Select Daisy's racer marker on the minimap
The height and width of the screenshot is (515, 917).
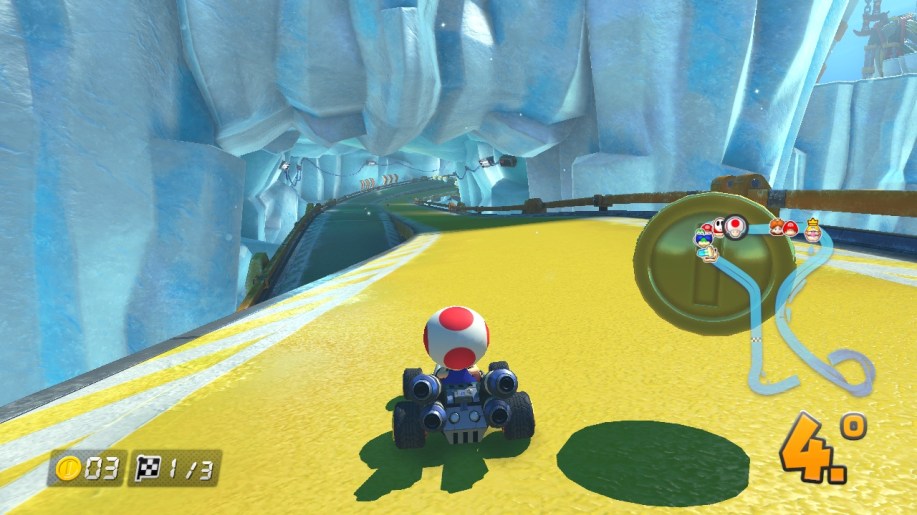tap(776, 229)
